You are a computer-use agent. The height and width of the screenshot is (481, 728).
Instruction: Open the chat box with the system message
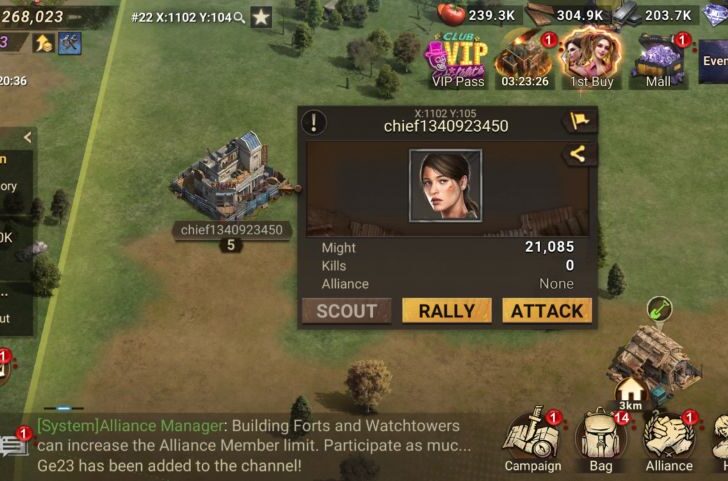pos(250,445)
